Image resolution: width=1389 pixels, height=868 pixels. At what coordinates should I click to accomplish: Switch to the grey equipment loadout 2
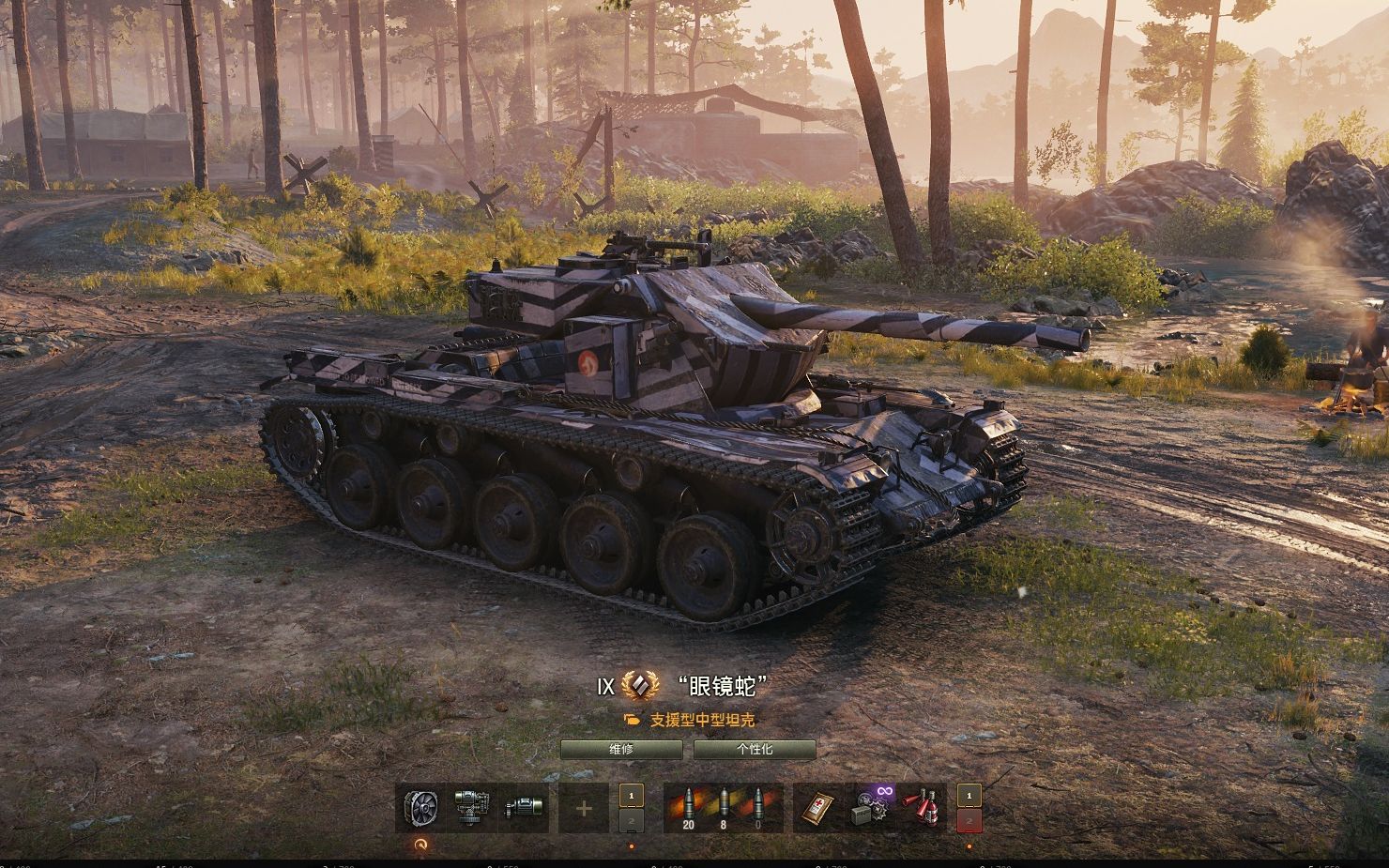(x=632, y=822)
